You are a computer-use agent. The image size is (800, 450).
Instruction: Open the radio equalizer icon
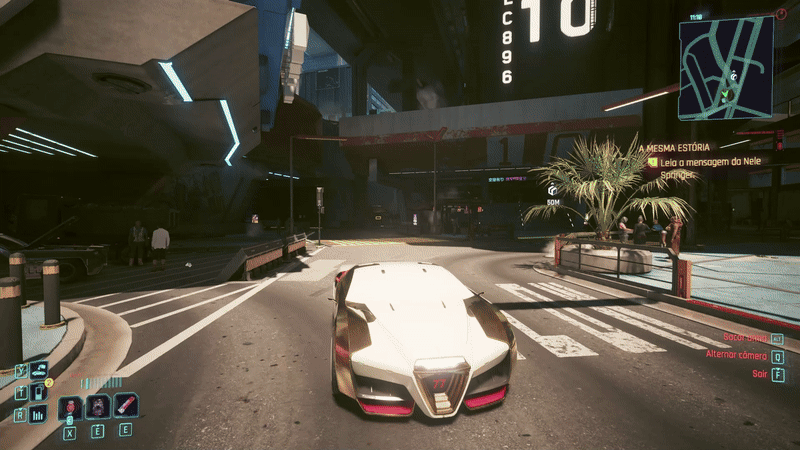39,414
